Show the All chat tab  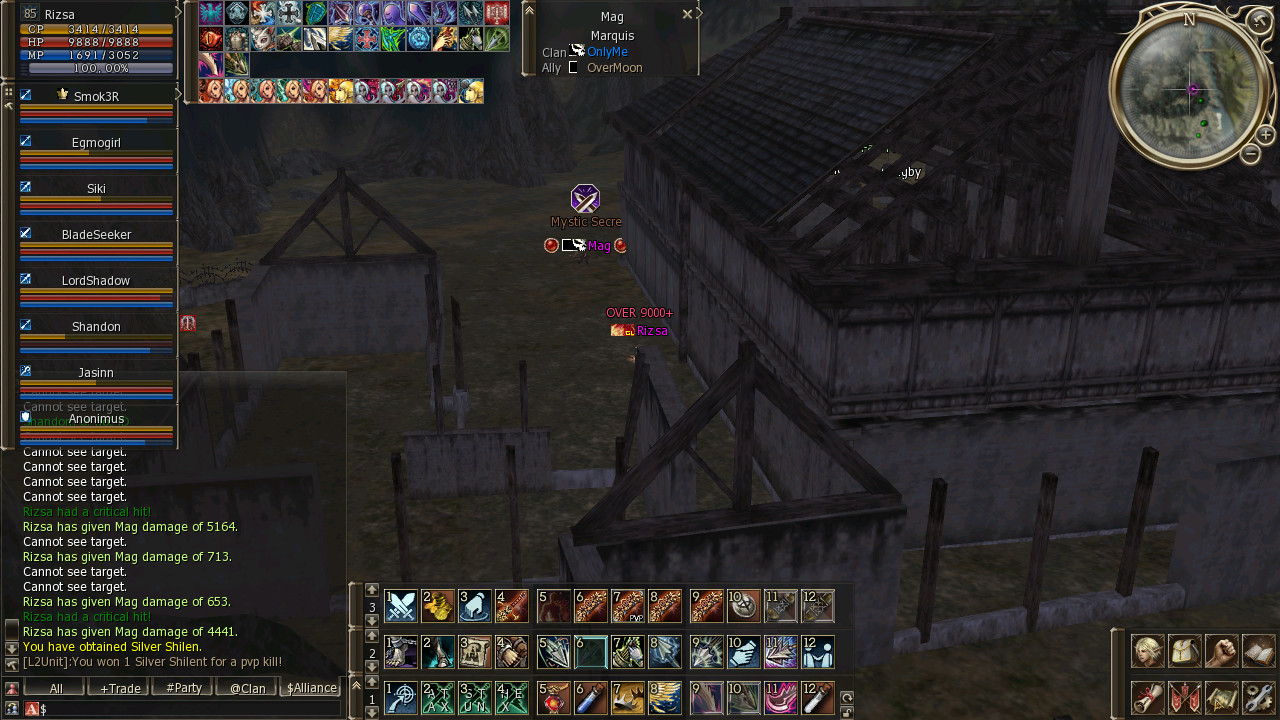[x=56, y=688]
